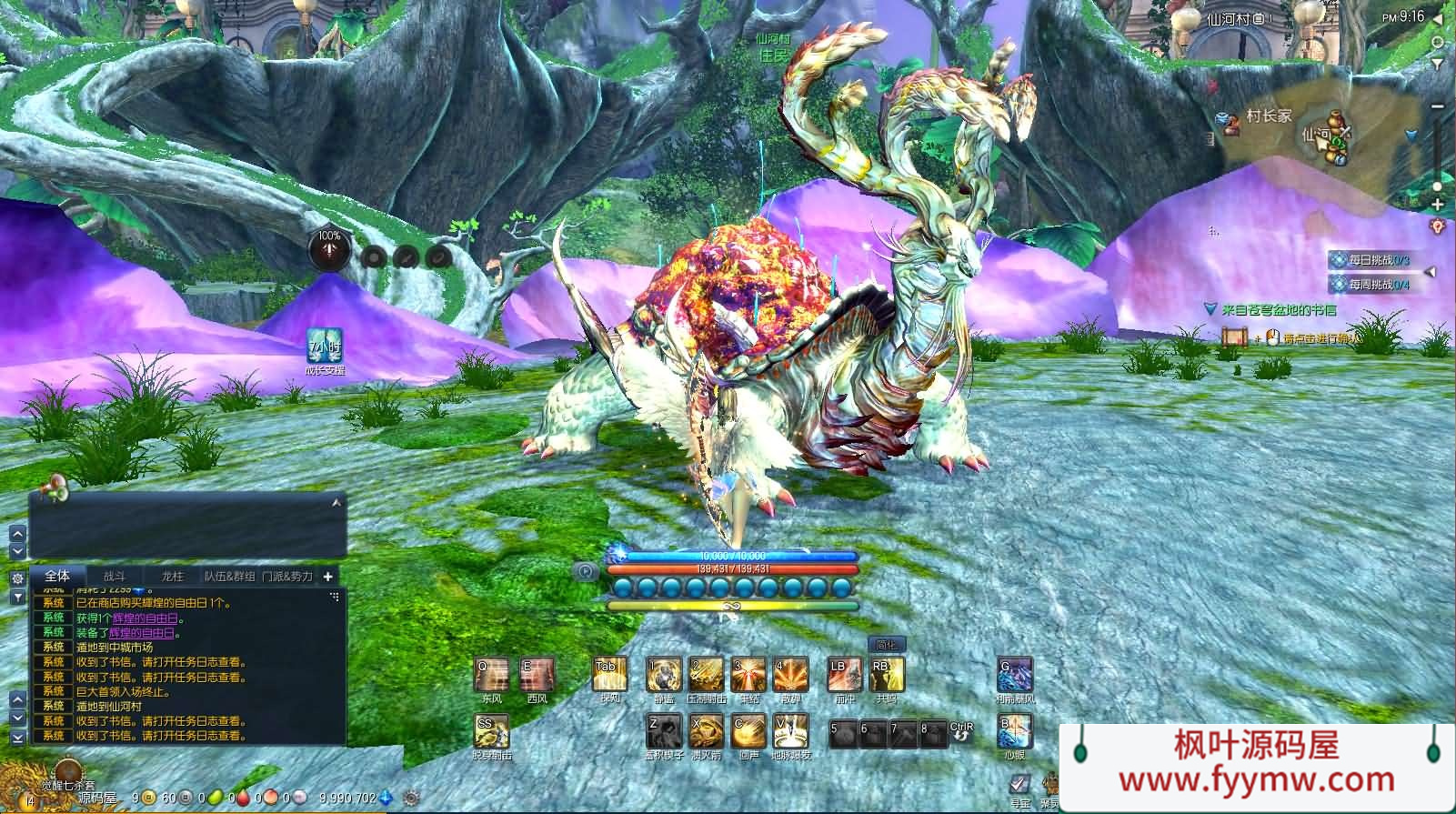Open the 龙柱 chat tab
This screenshot has width=1456, height=814.
click(172, 576)
